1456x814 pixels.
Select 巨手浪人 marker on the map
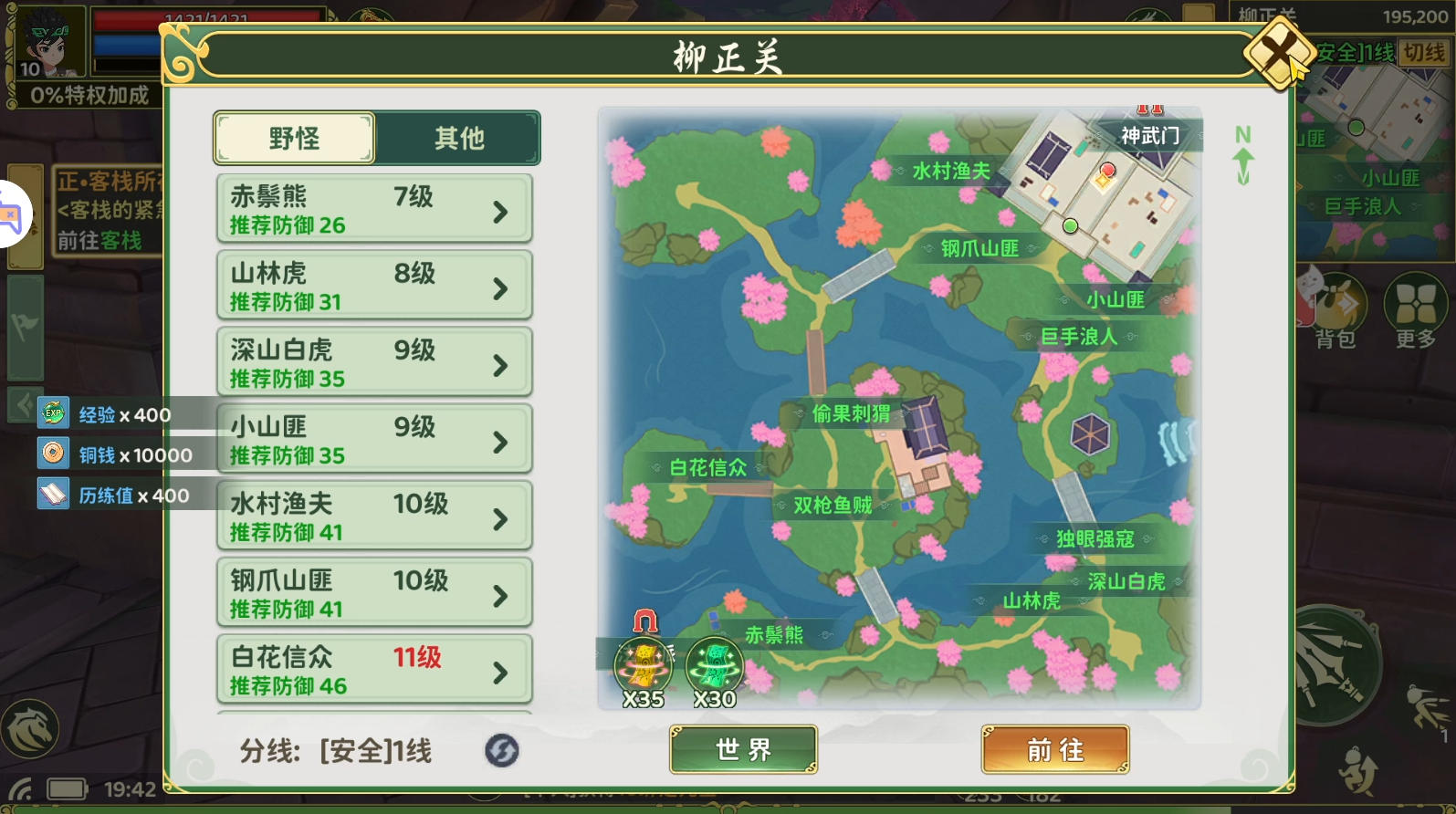click(x=1078, y=337)
